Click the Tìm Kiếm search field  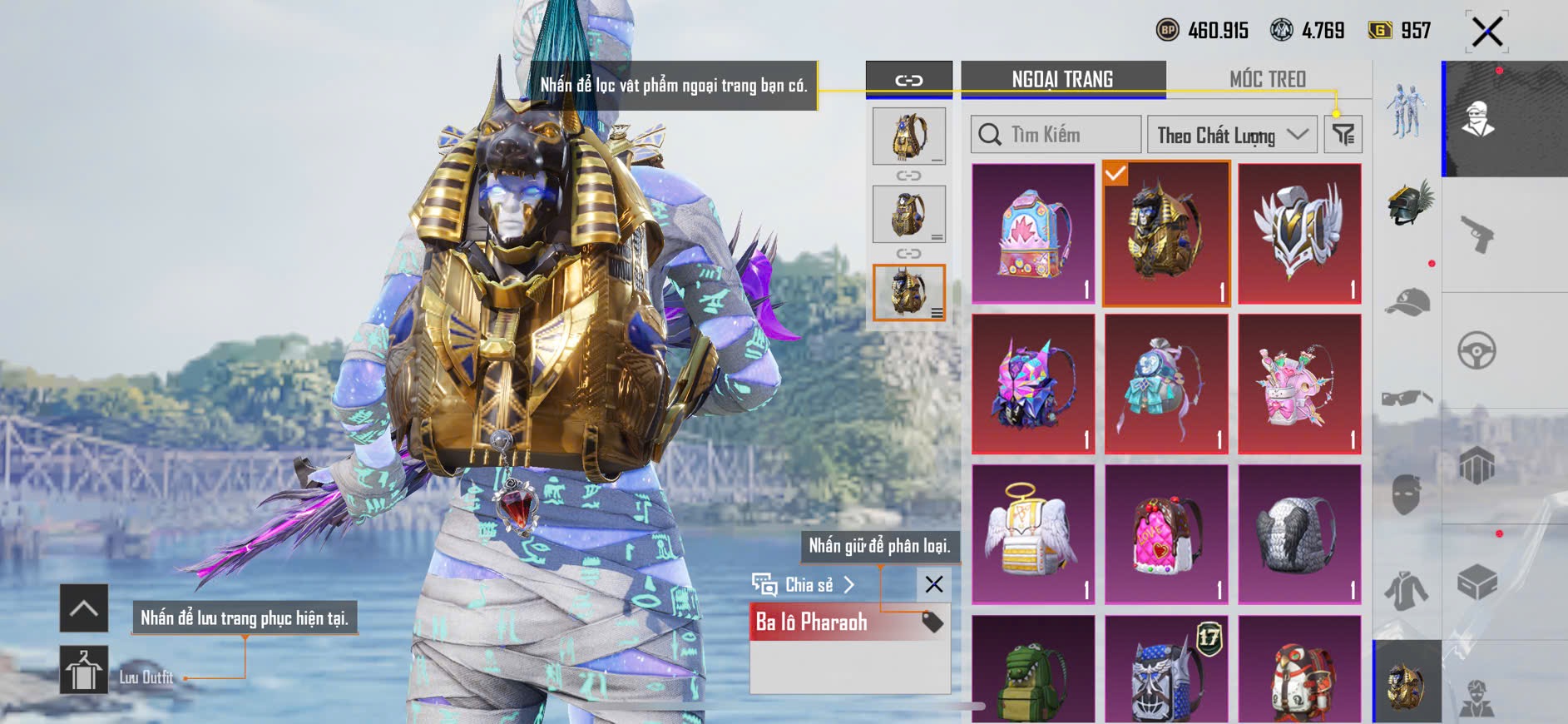click(1056, 135)
